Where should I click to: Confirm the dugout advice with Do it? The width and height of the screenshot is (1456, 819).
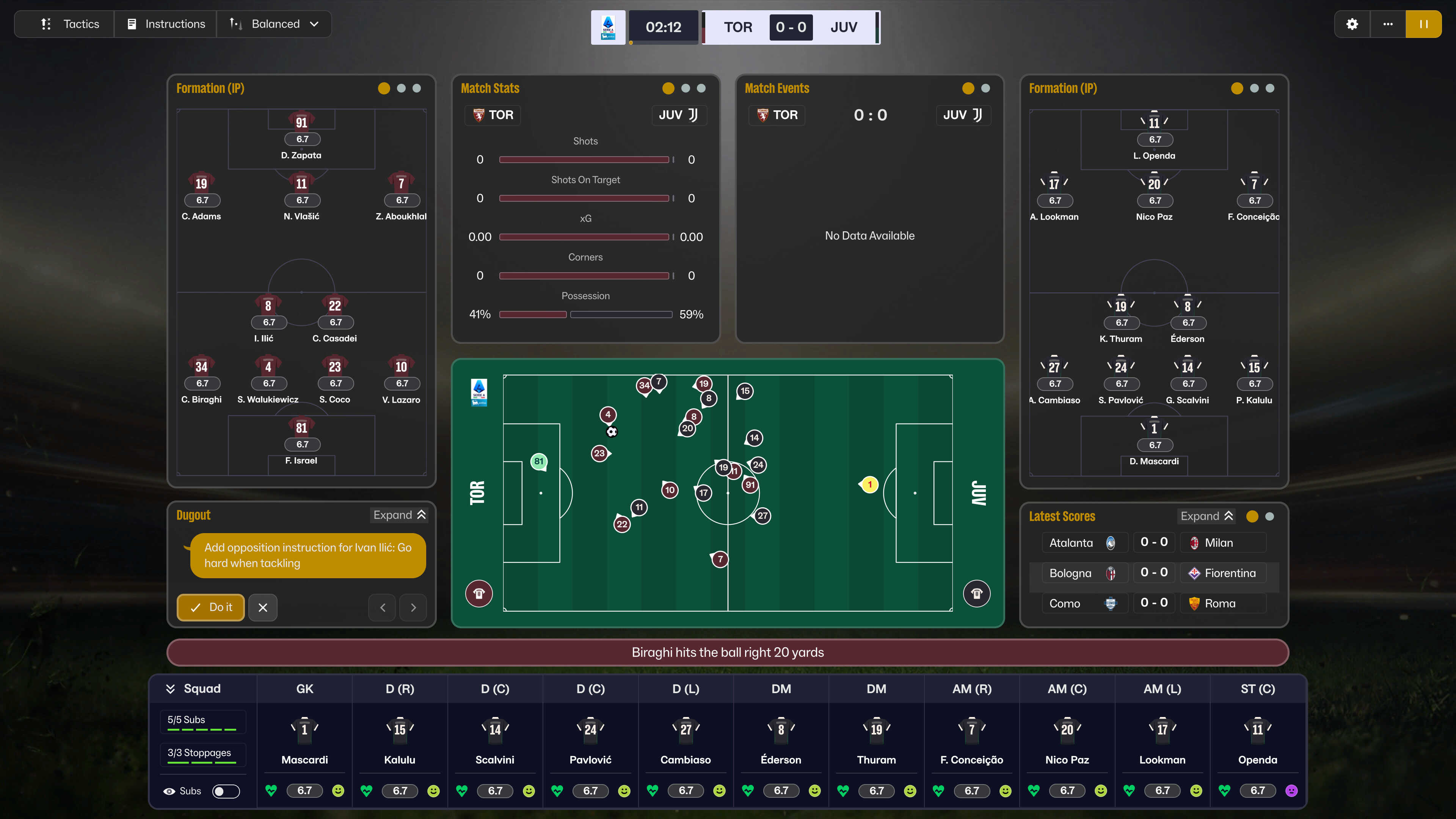[x=211, y=607]
